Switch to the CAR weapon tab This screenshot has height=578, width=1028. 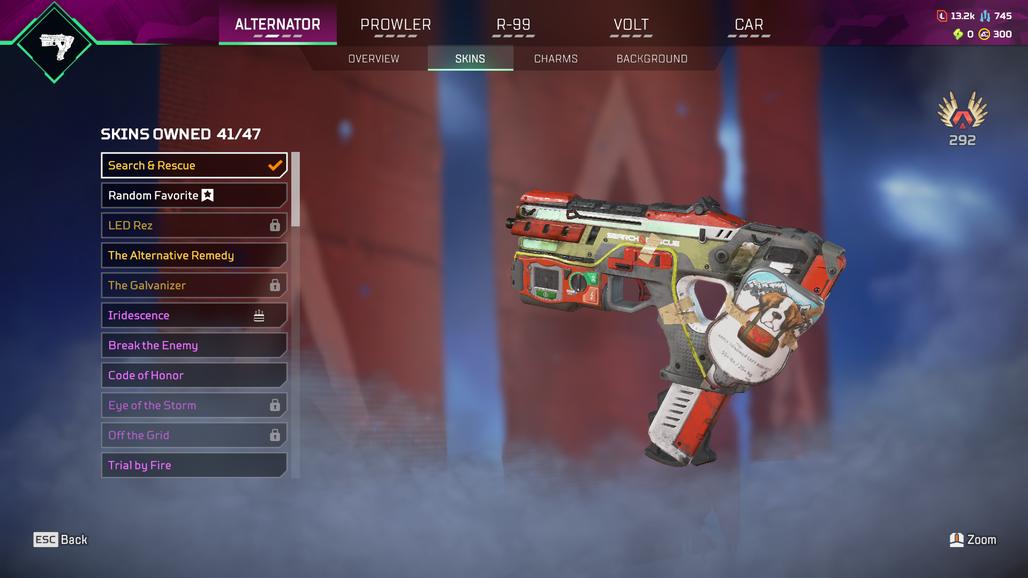(x=749, y=25)
